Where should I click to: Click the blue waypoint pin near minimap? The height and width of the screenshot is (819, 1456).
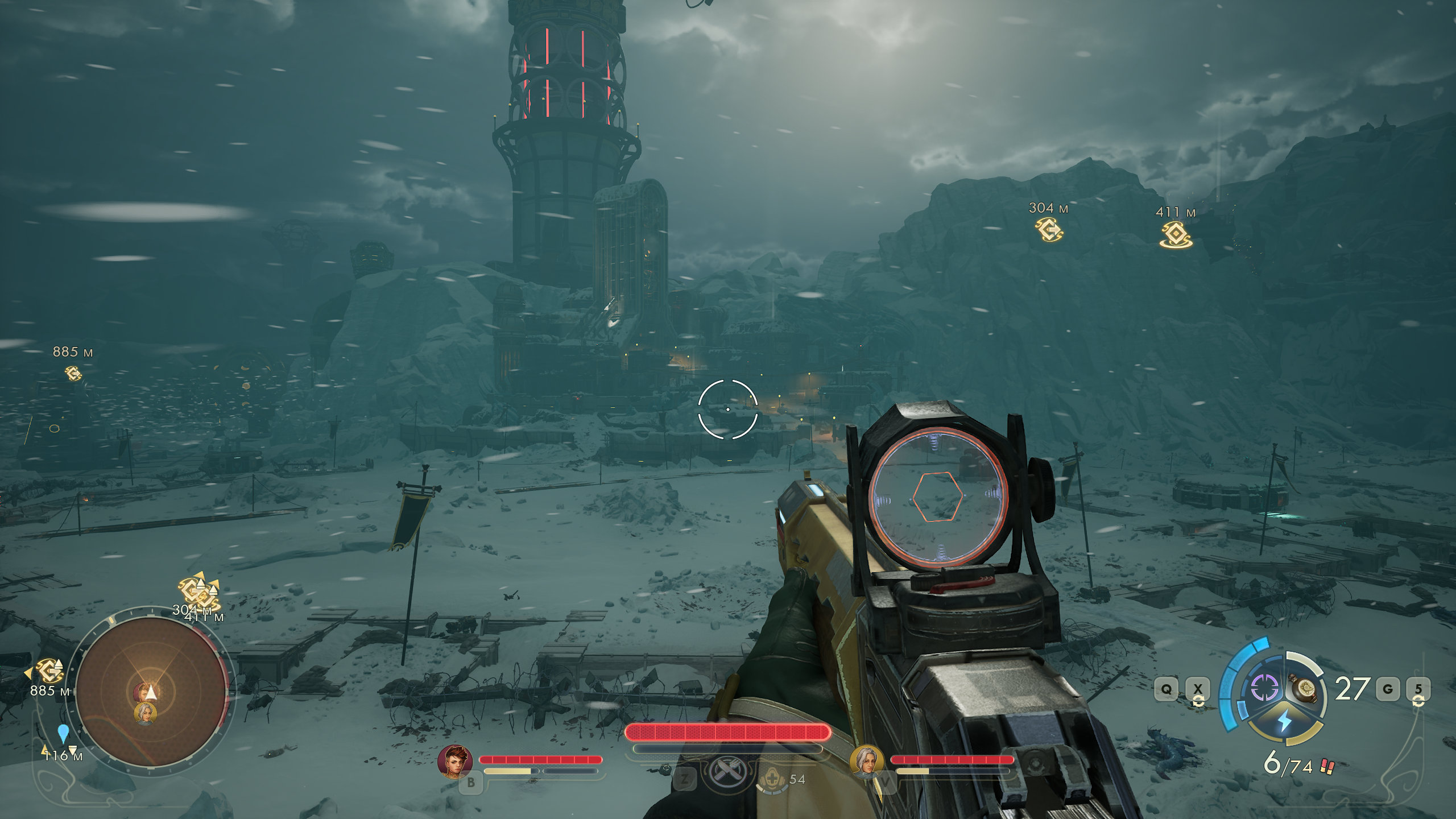click(x=63, y=733)
